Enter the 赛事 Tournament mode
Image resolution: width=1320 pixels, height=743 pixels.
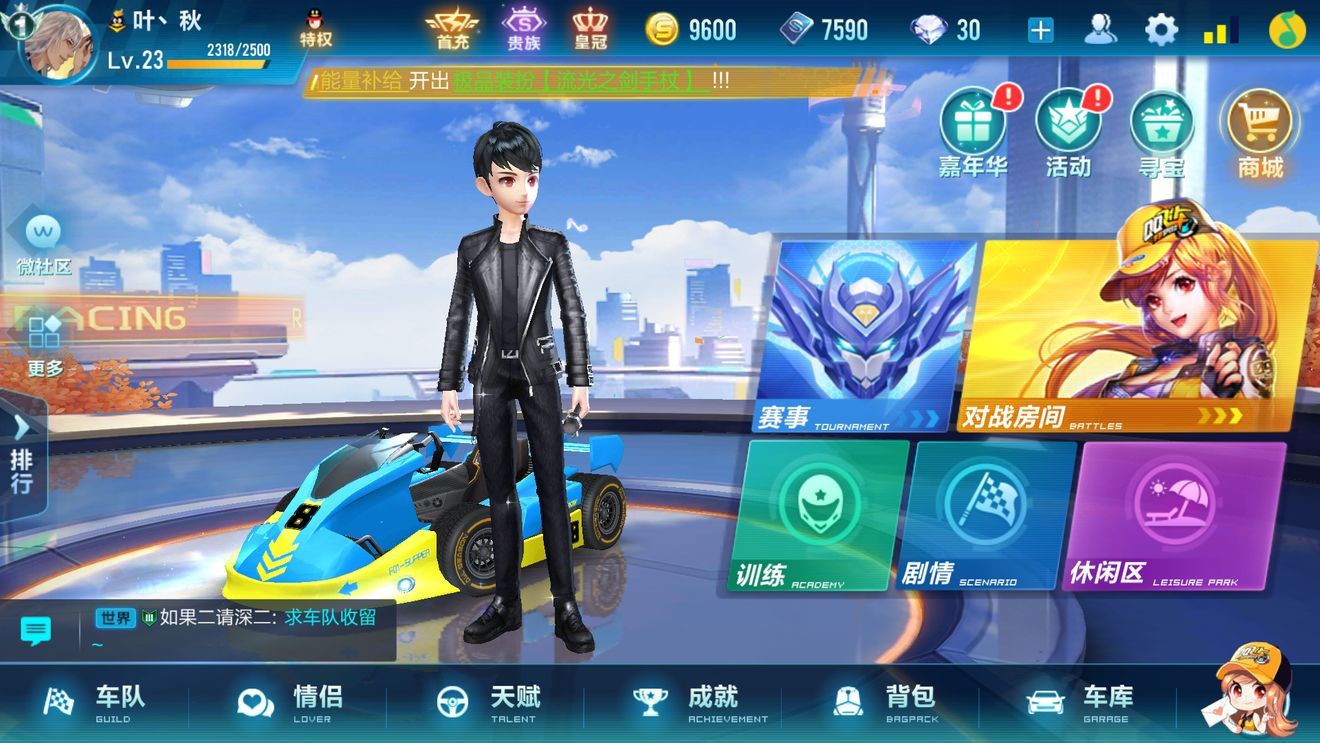(855, 330)
